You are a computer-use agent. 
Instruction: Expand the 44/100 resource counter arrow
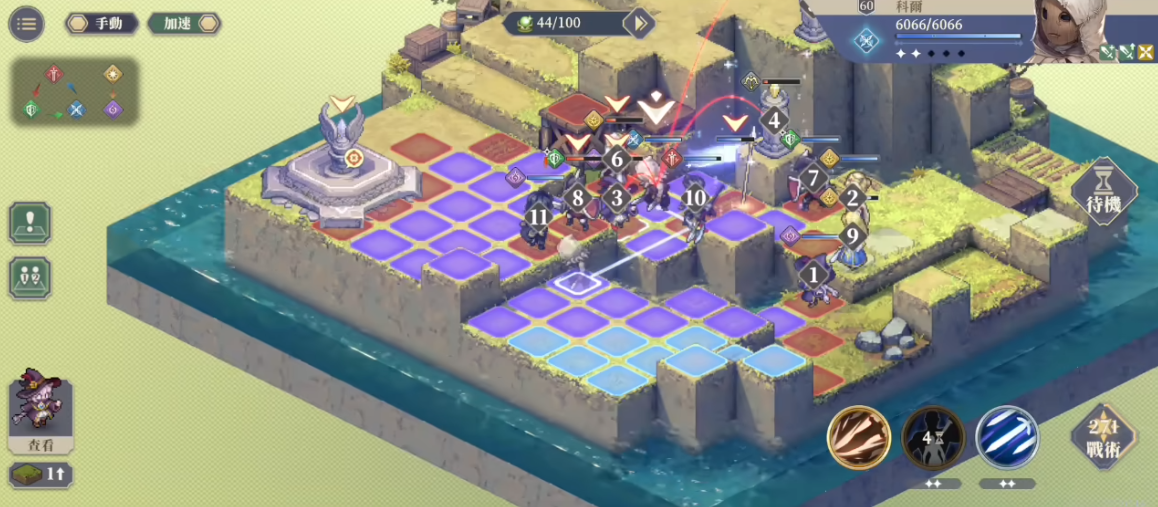(637, 23)
